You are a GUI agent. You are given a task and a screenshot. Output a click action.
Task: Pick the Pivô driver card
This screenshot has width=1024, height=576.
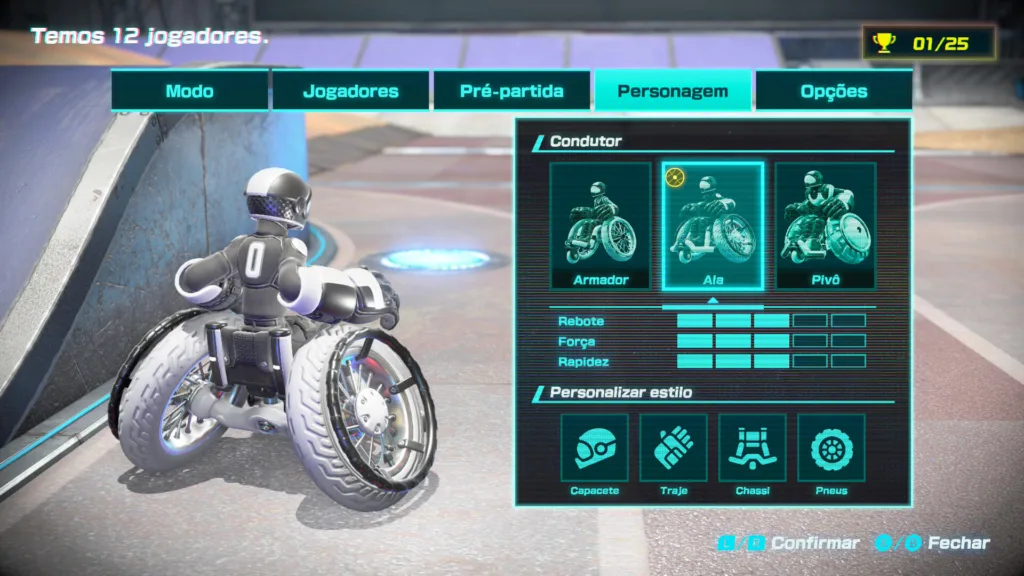(x=825, y=226)
